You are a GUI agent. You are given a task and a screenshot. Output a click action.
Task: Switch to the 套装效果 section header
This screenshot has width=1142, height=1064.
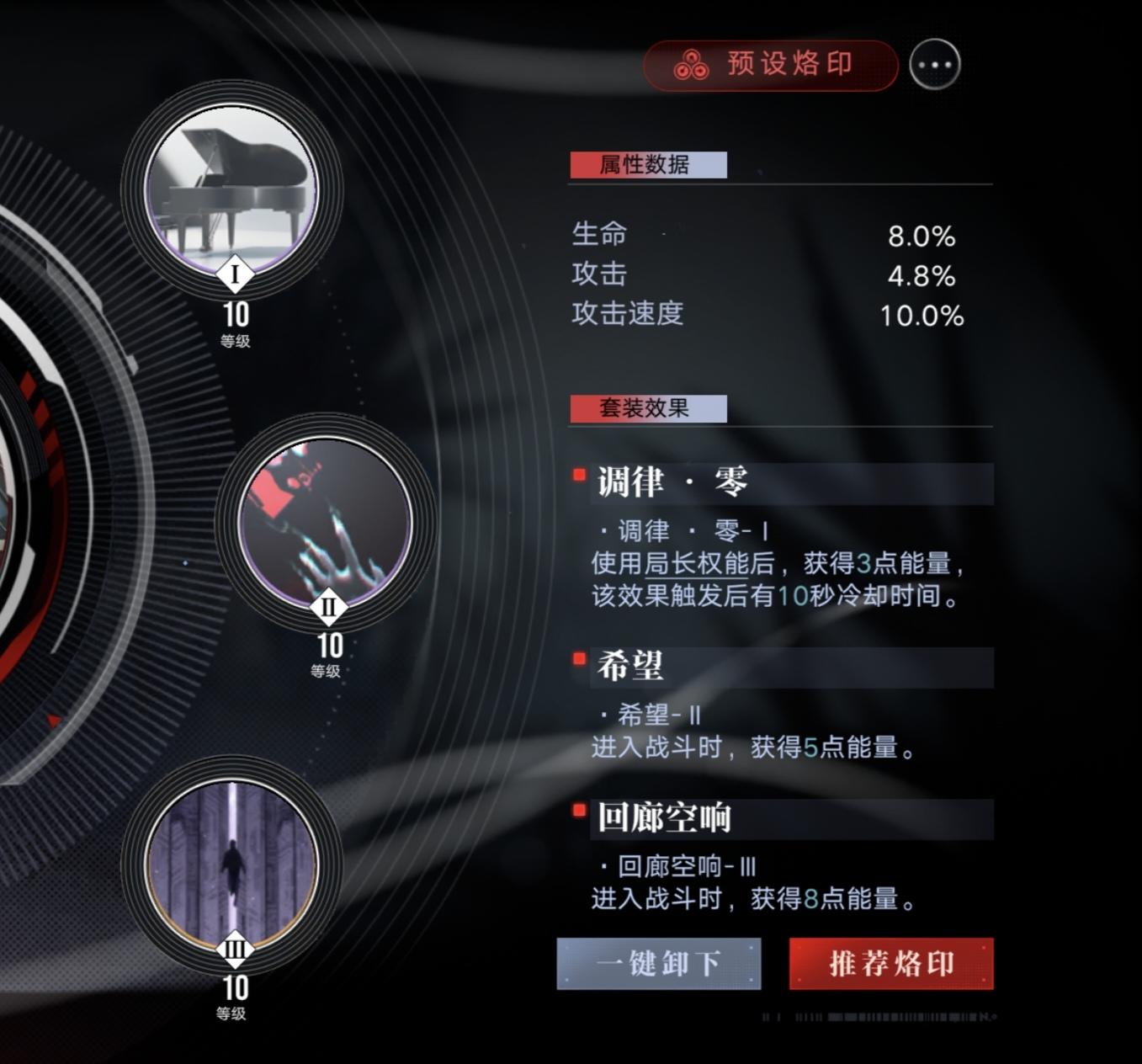[x=648, y=412]
